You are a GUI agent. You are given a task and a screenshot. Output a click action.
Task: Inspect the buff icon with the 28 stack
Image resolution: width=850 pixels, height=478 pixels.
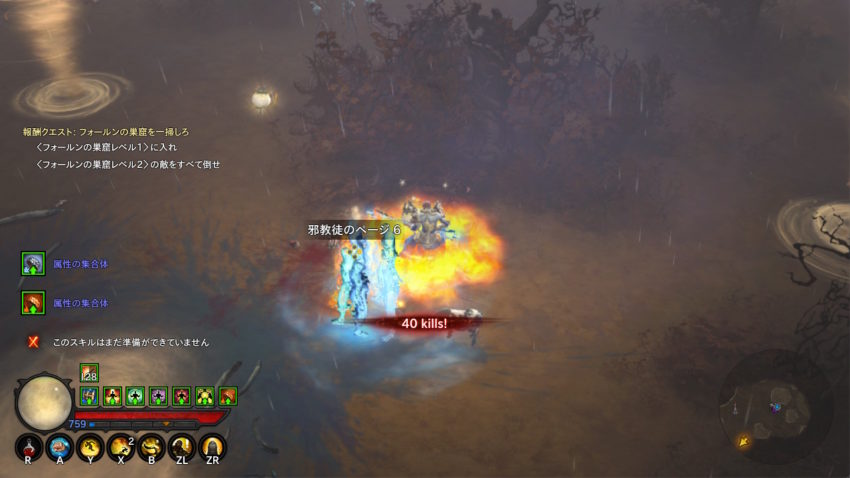89,373
